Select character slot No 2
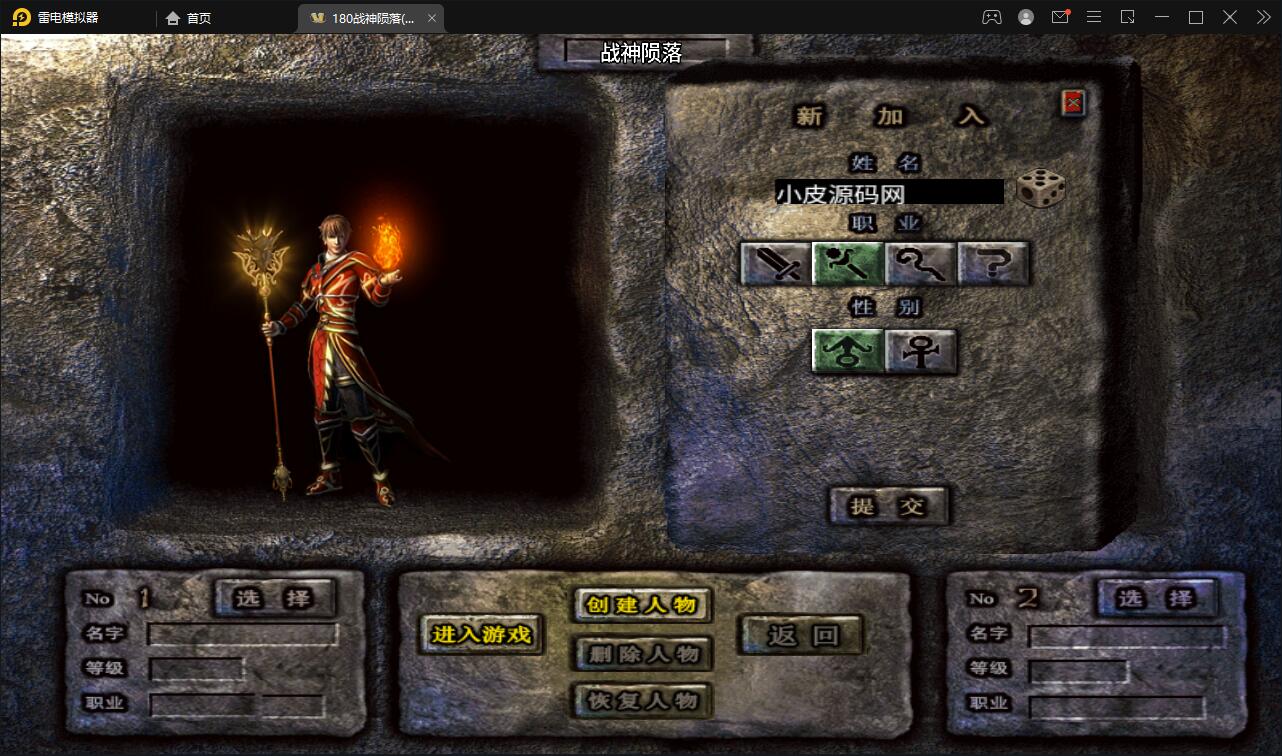The image size is (1282, 756). pyautogui.click(x=1157, y=598)
